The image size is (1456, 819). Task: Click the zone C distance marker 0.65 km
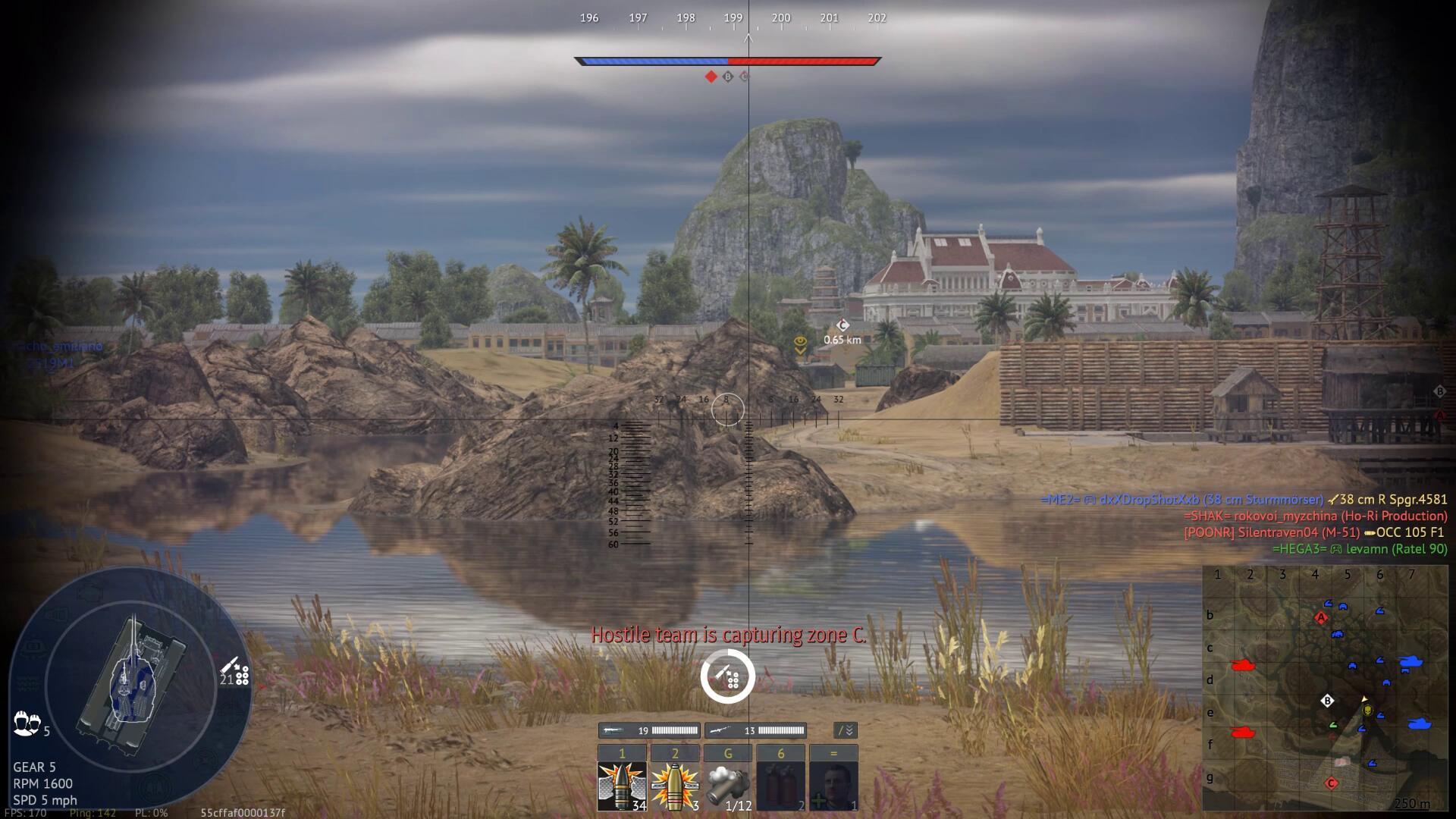(843, 332)
